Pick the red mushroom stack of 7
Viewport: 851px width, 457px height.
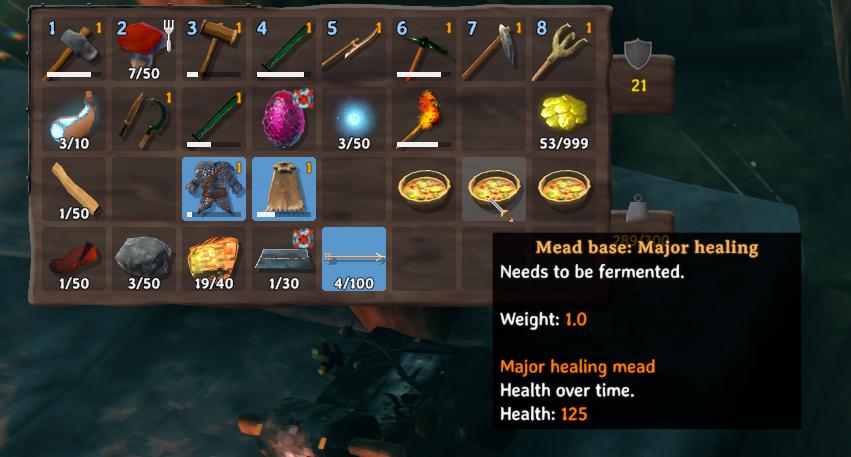tap(144, 49)
